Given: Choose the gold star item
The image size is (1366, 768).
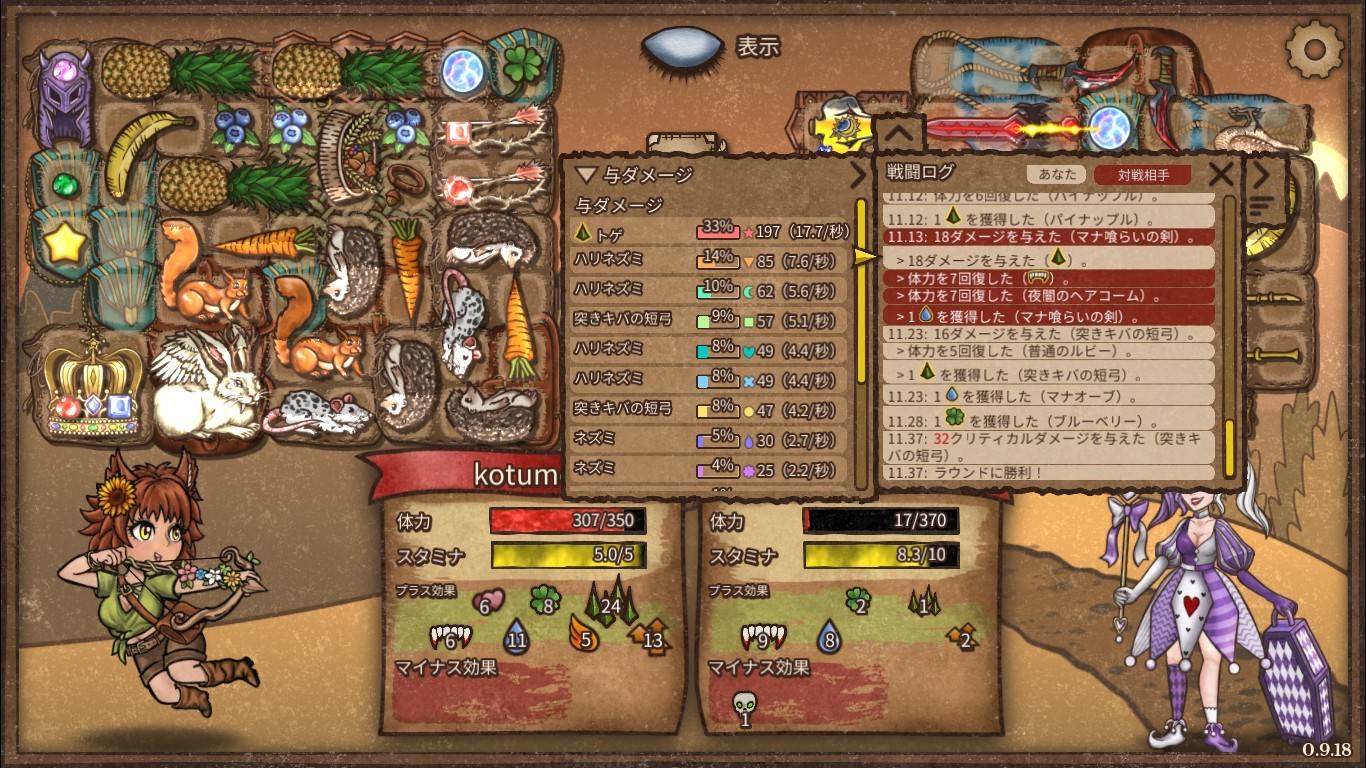Looking at the screenshot, I should click(64, 243).
